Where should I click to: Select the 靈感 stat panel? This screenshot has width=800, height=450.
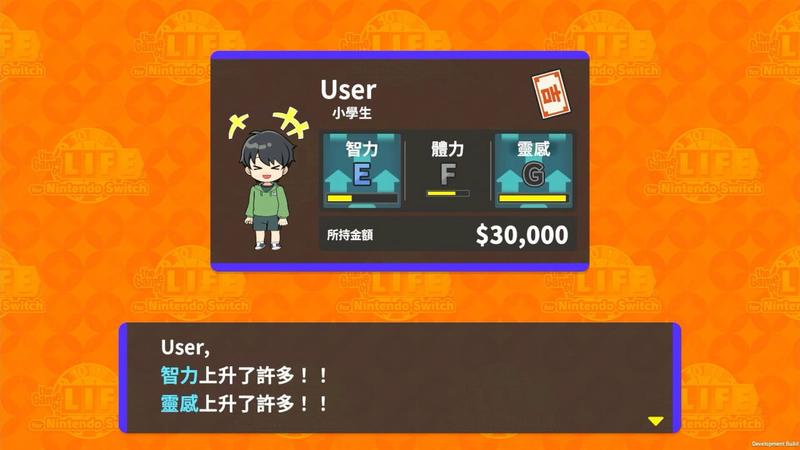pyautogui.click(x=533, y=170)
